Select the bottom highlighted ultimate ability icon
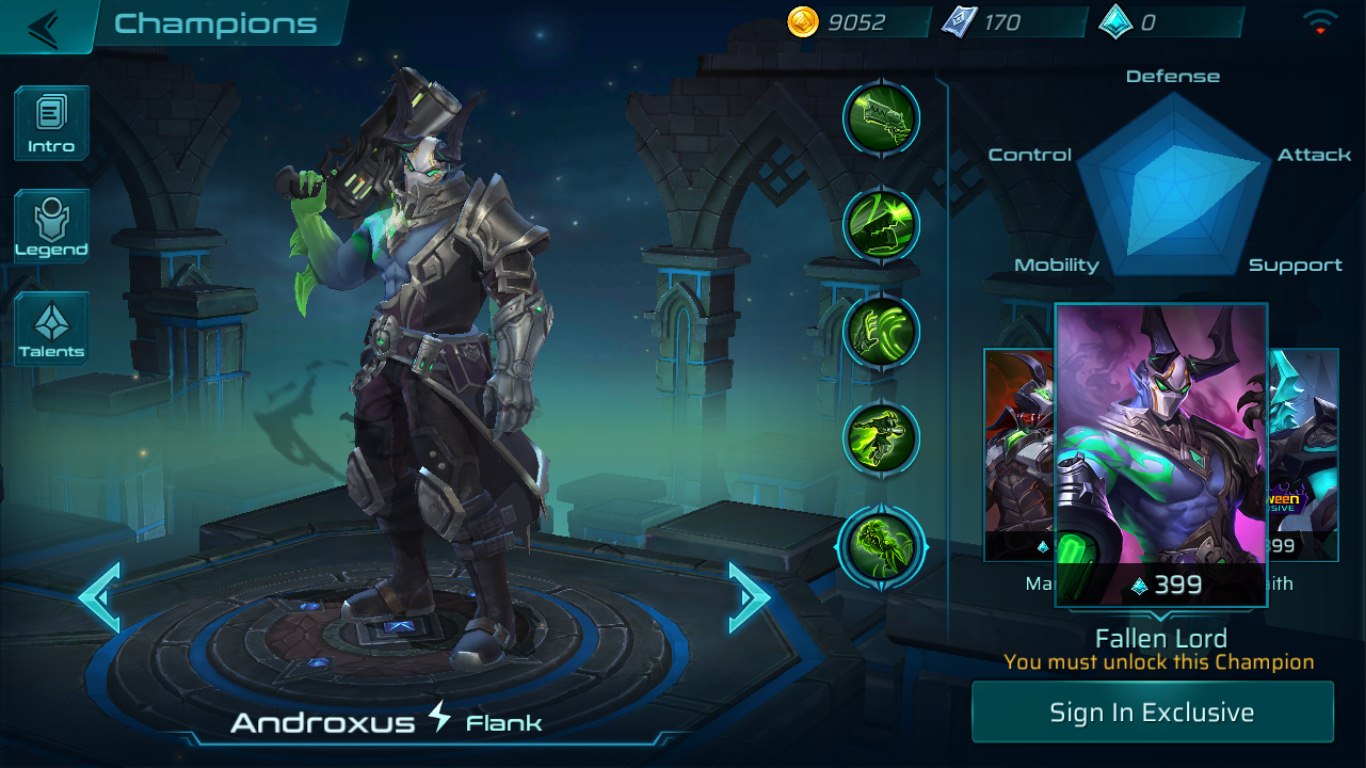The image size is (1366, 768). 881,546
